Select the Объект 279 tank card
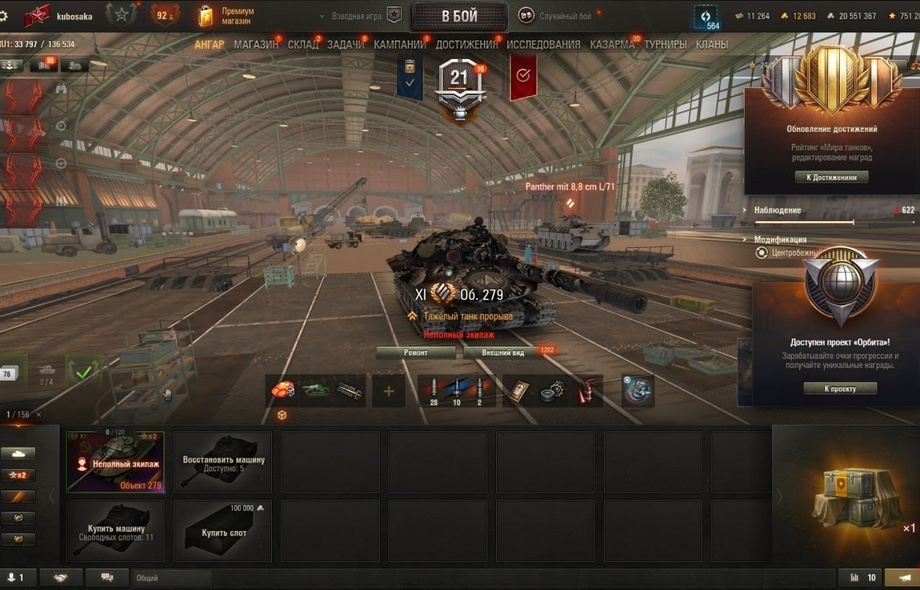 click(x=115, y=462)
